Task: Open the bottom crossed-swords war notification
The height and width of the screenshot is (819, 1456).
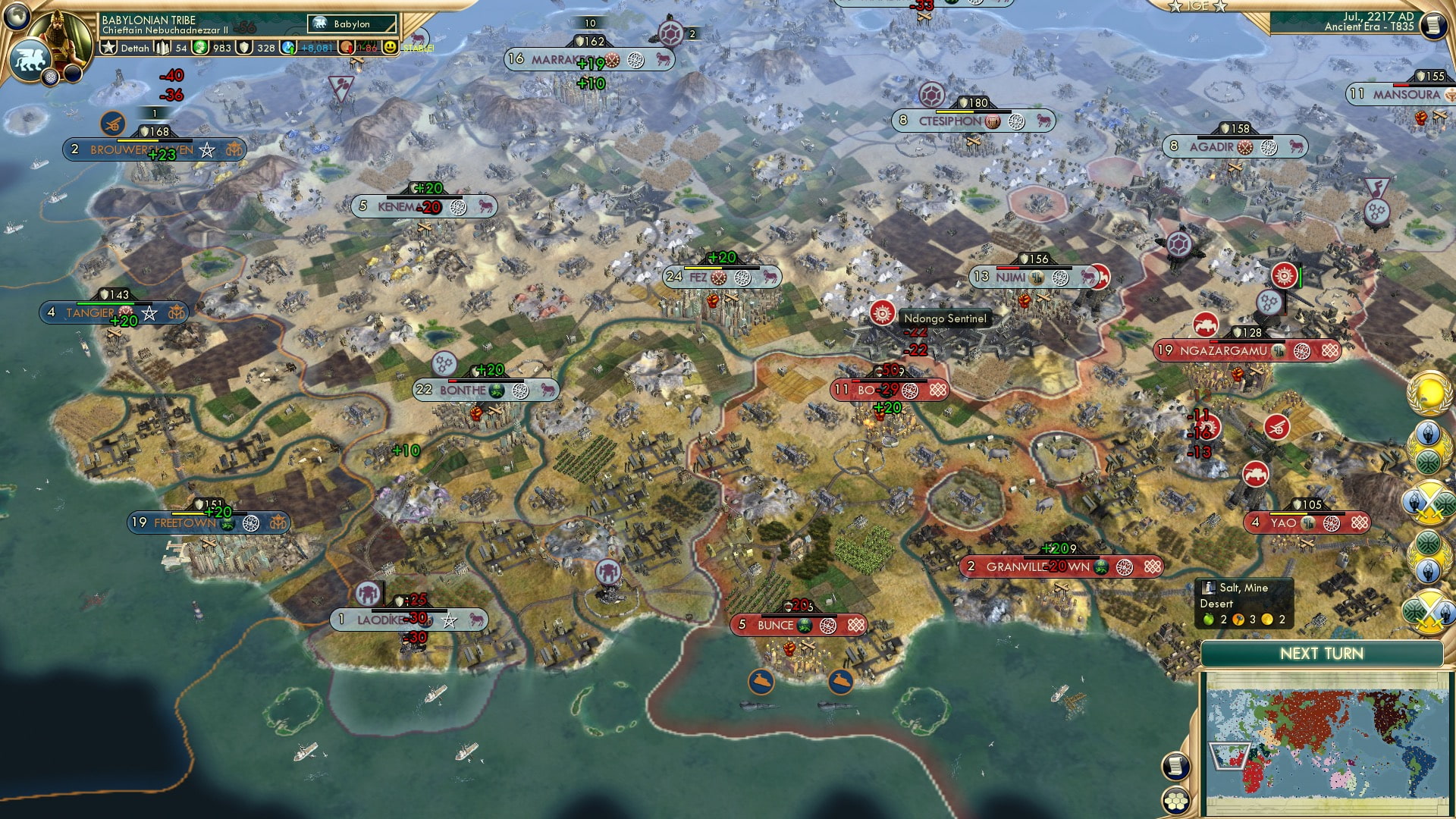Action: [x=1429, y=611]
